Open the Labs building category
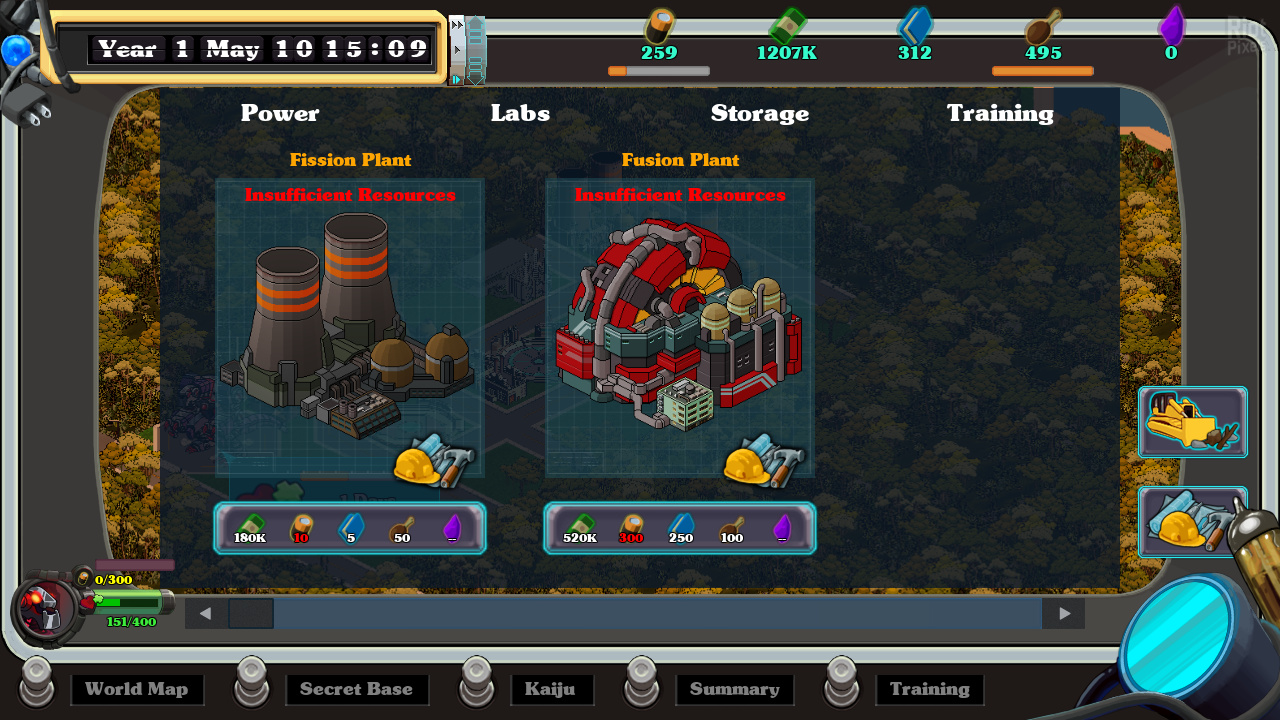Screen dimensions: 1280x720 (520, 114)
